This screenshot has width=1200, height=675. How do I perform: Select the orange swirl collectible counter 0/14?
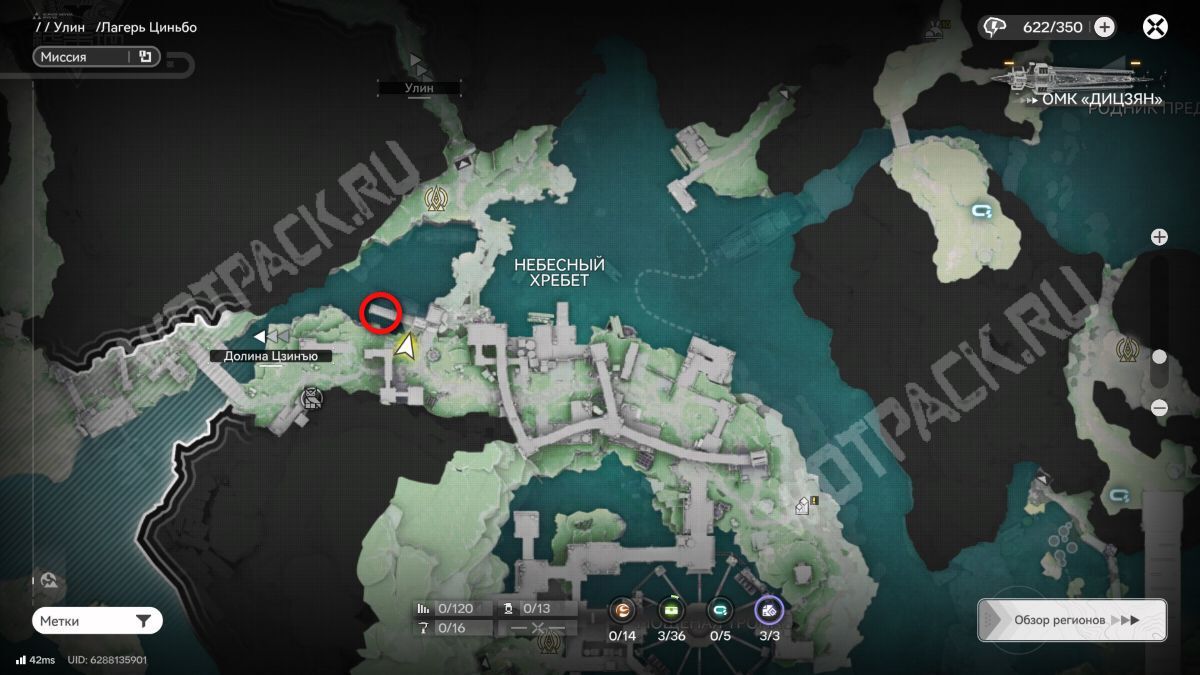(x=622, y=610)
